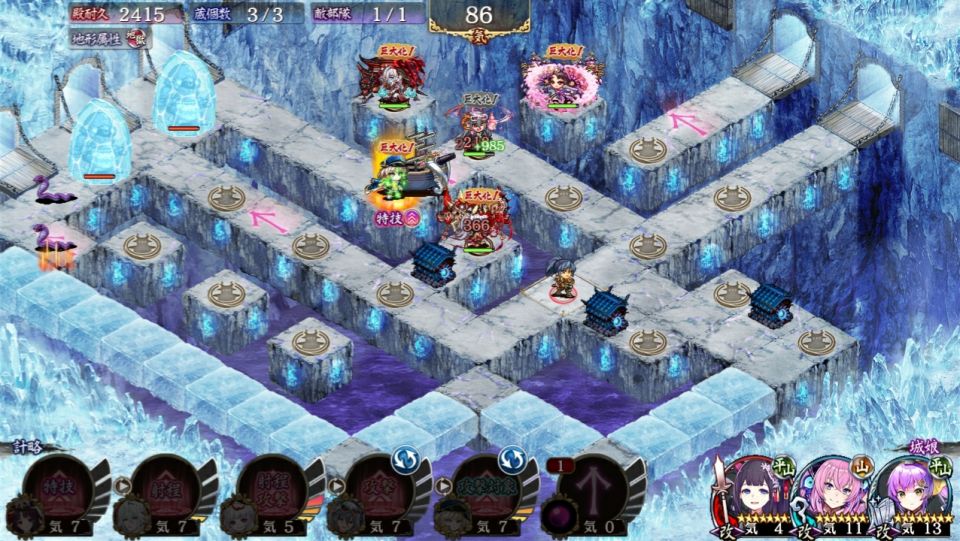Choose the pink-haired castle girl costing 11 ki
The width and height of the screenshot is (960, 541).
pos(829,495)
